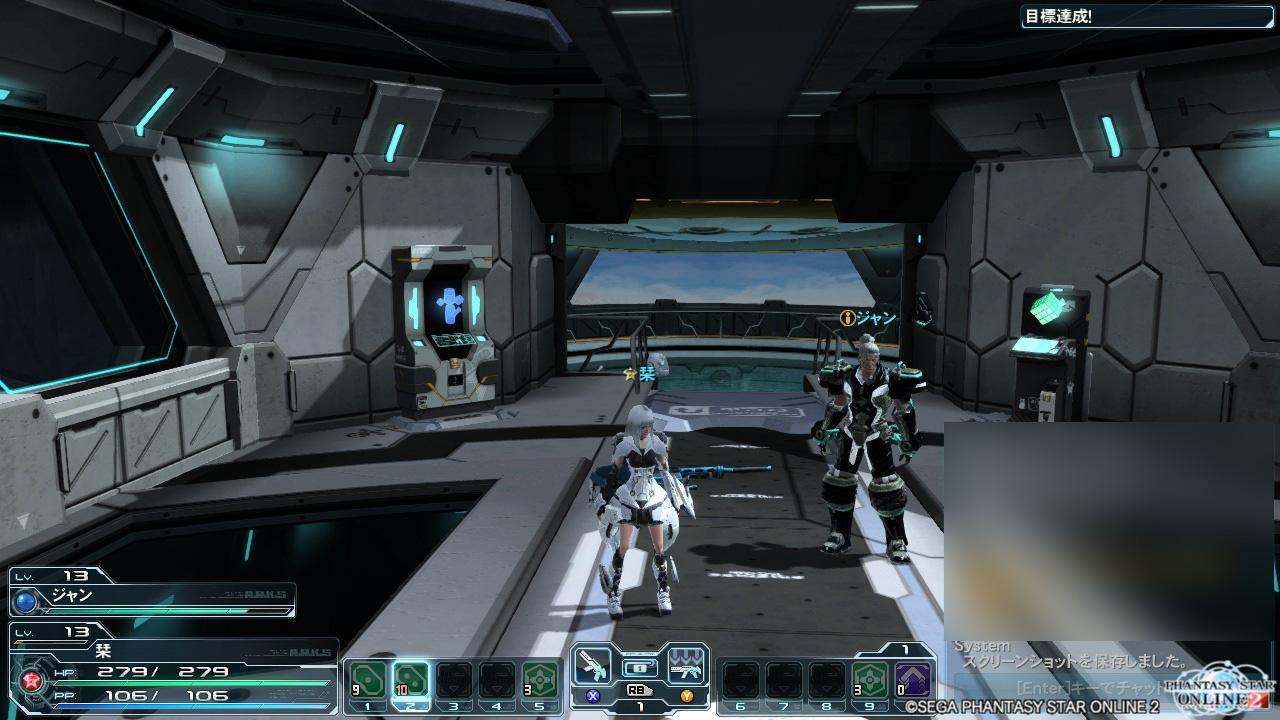Choose the rifle photon art with arrows

click(x=686, y=665)
